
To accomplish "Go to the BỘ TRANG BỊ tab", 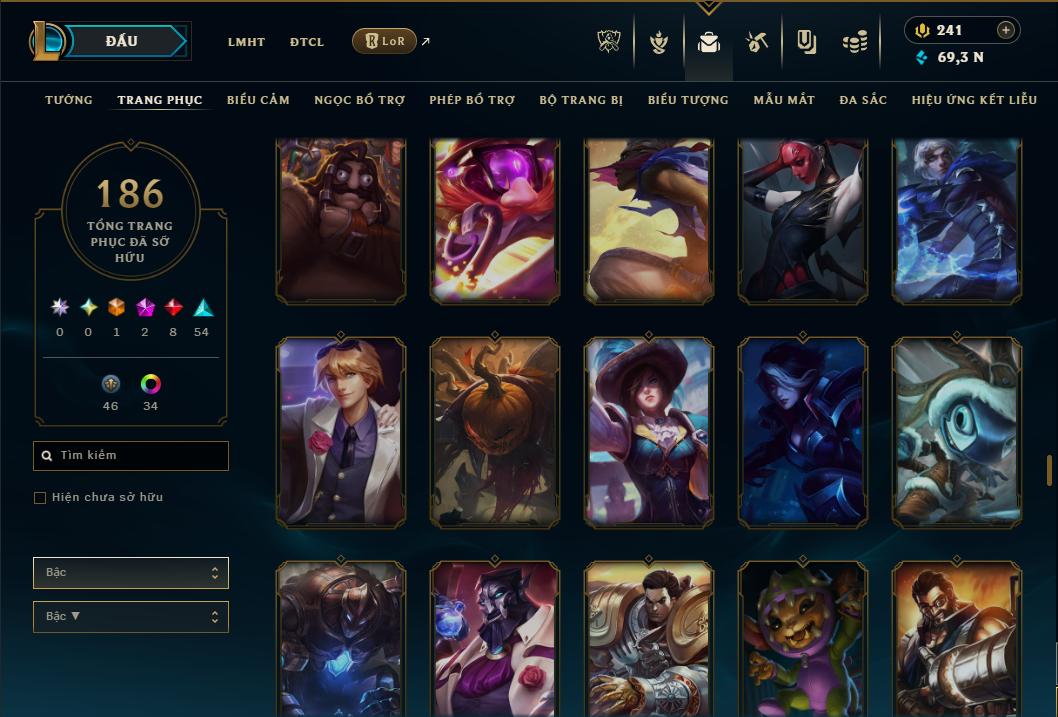I will pyautogui.click(x=581, y=100).
